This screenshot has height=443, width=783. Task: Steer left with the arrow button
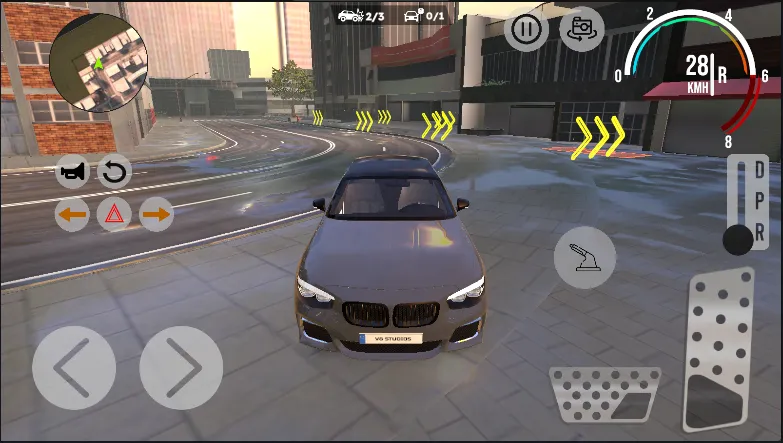[x=73, y=367]
